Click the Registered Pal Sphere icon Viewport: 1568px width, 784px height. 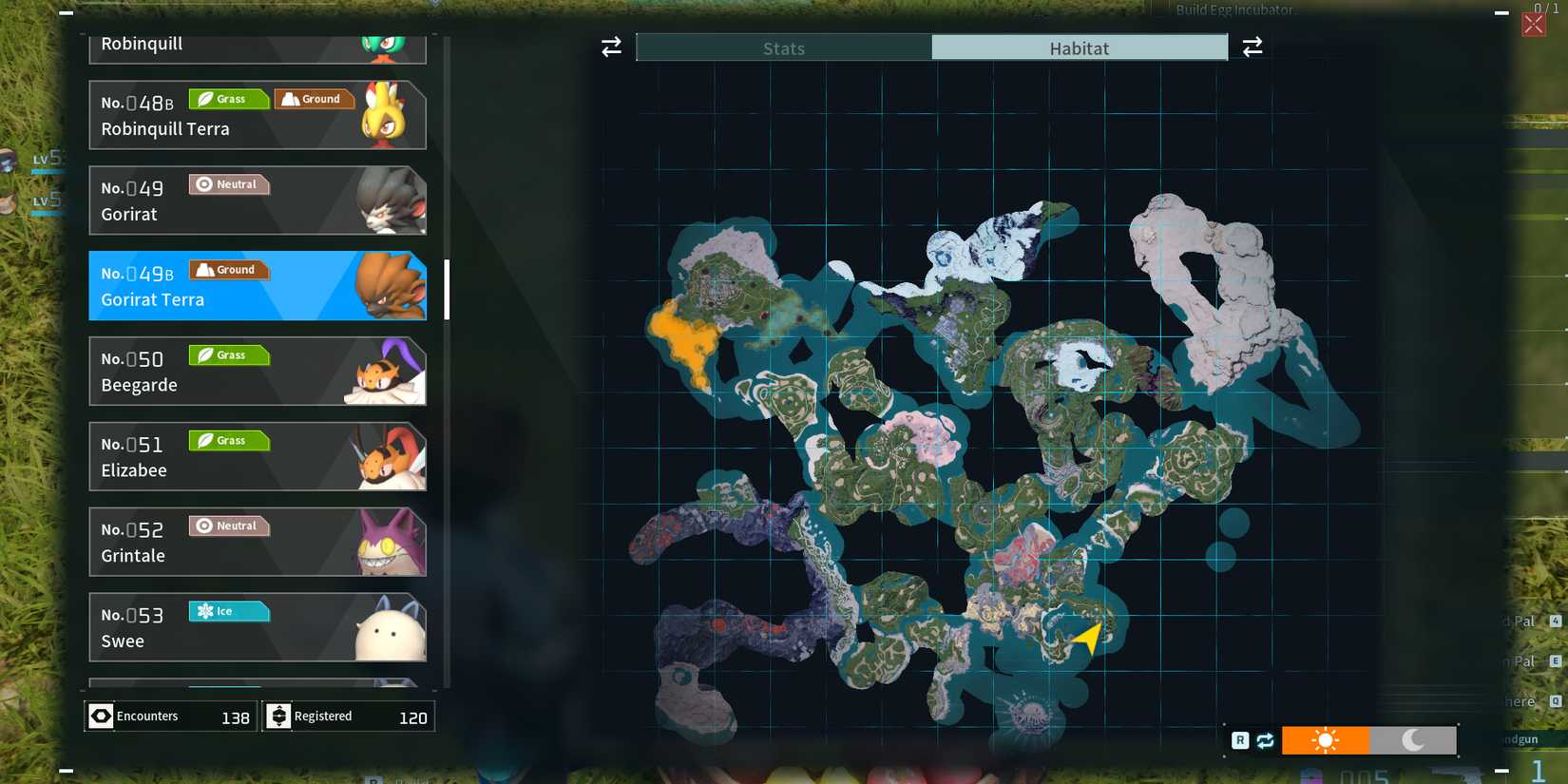[x=278, y=716]
